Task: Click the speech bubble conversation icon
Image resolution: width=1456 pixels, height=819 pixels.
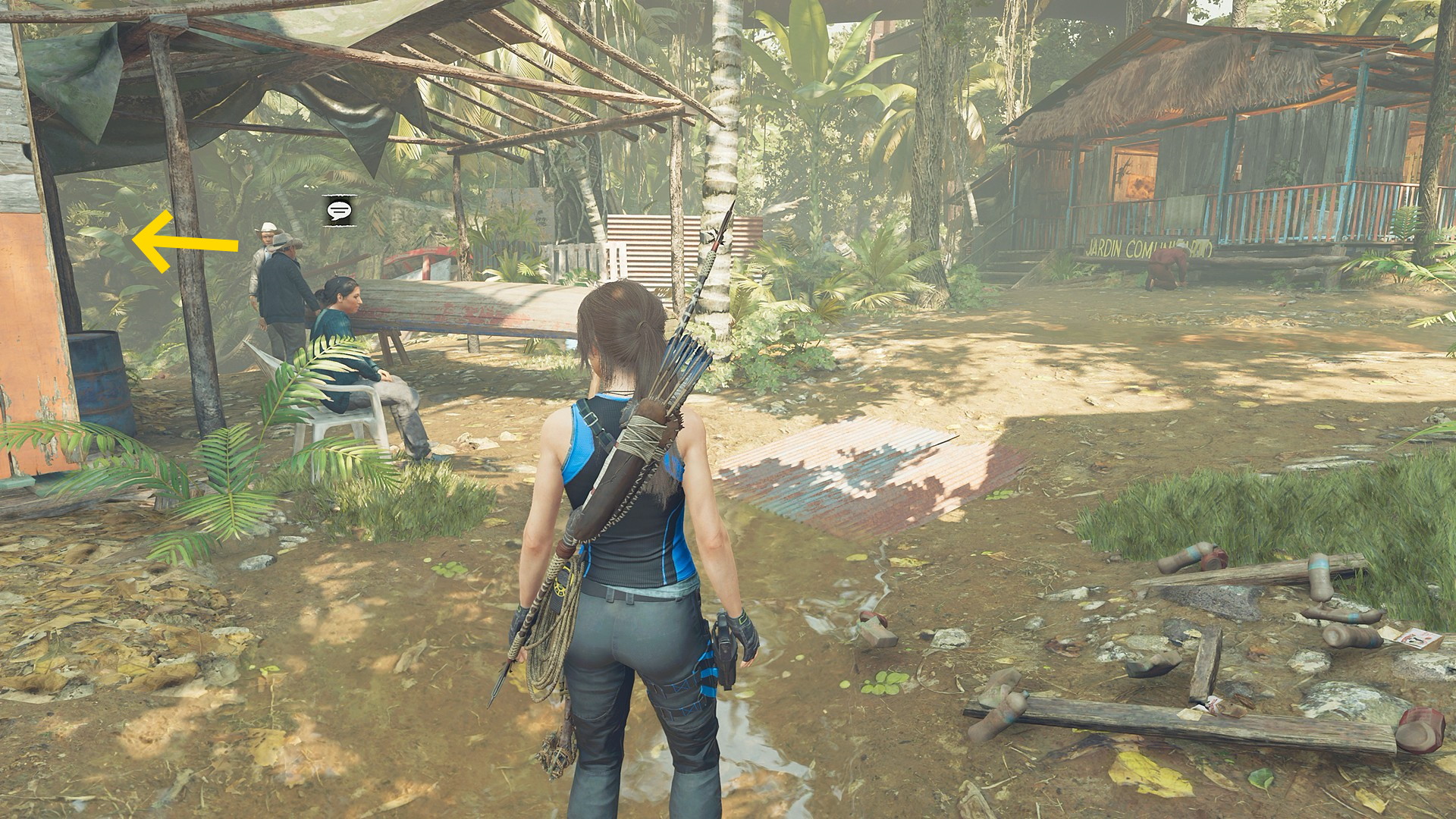Action: 339,210
